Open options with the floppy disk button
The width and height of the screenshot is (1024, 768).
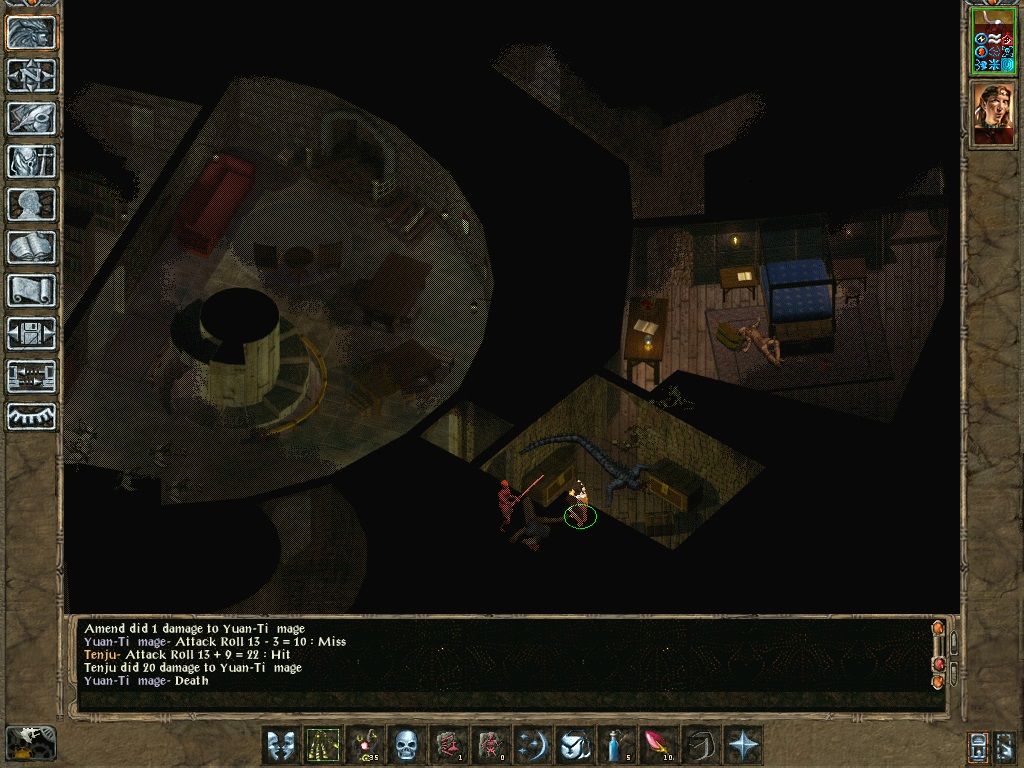click(x=31, y=333)
